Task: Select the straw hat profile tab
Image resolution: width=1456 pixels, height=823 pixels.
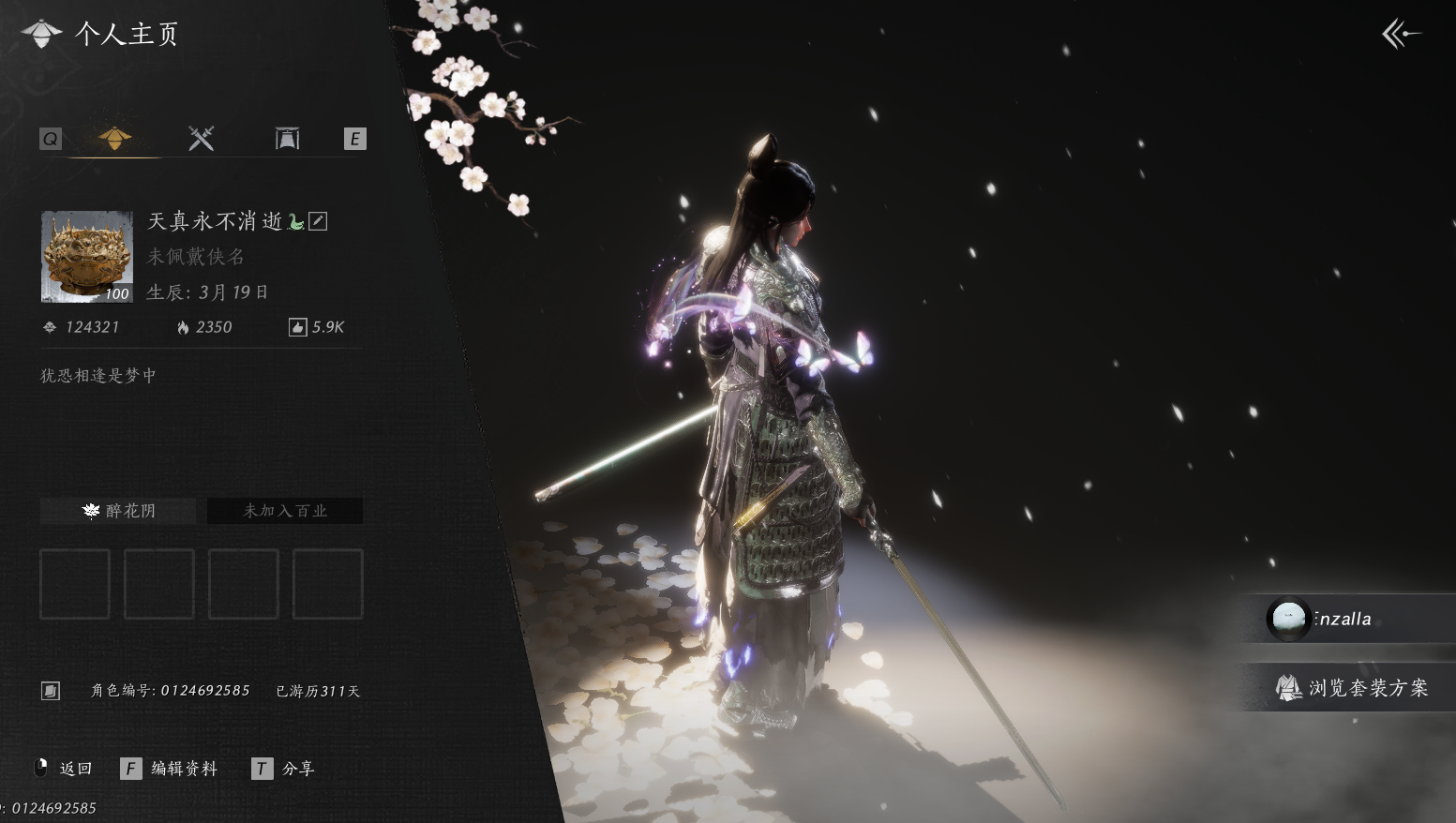Action: (x=115, y=139)
